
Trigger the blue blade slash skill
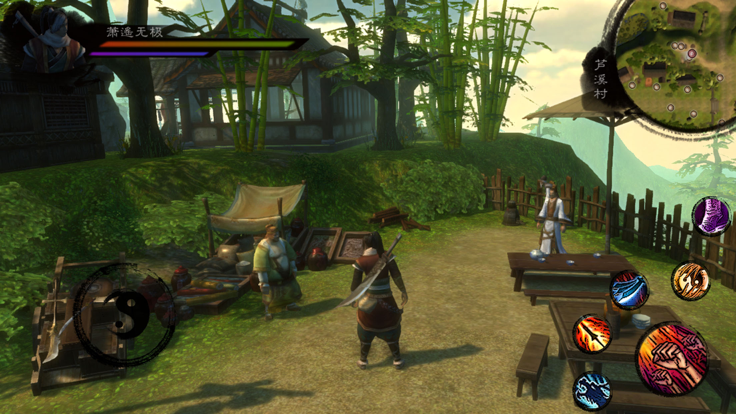(629, 289)
